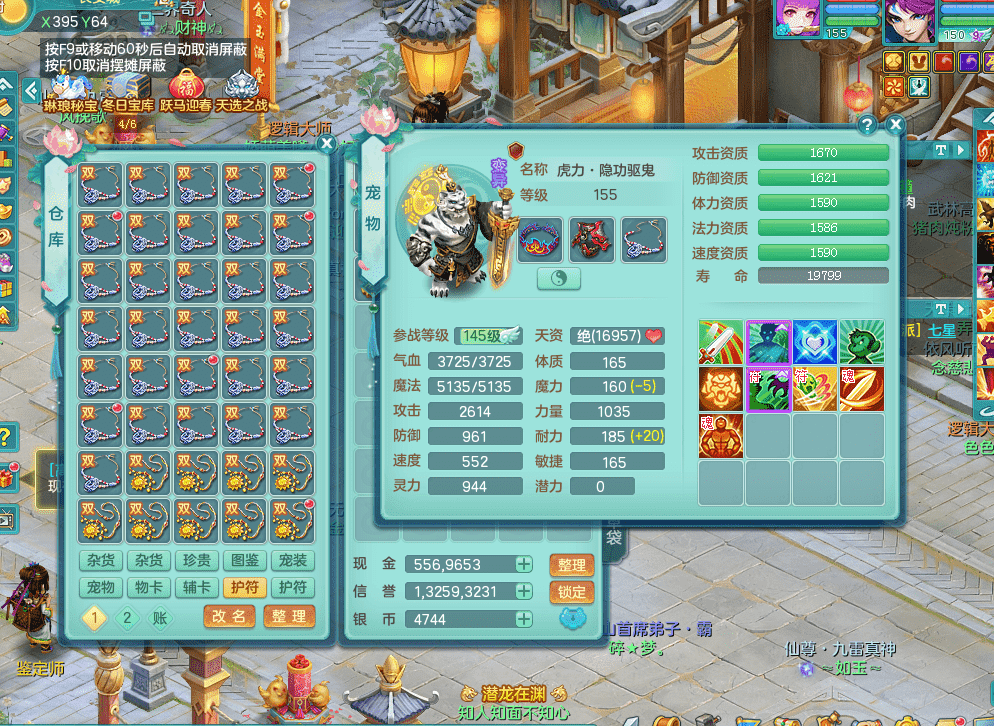
Task: Click the pet's yin-yang button
Action: (x=559, y=279)
